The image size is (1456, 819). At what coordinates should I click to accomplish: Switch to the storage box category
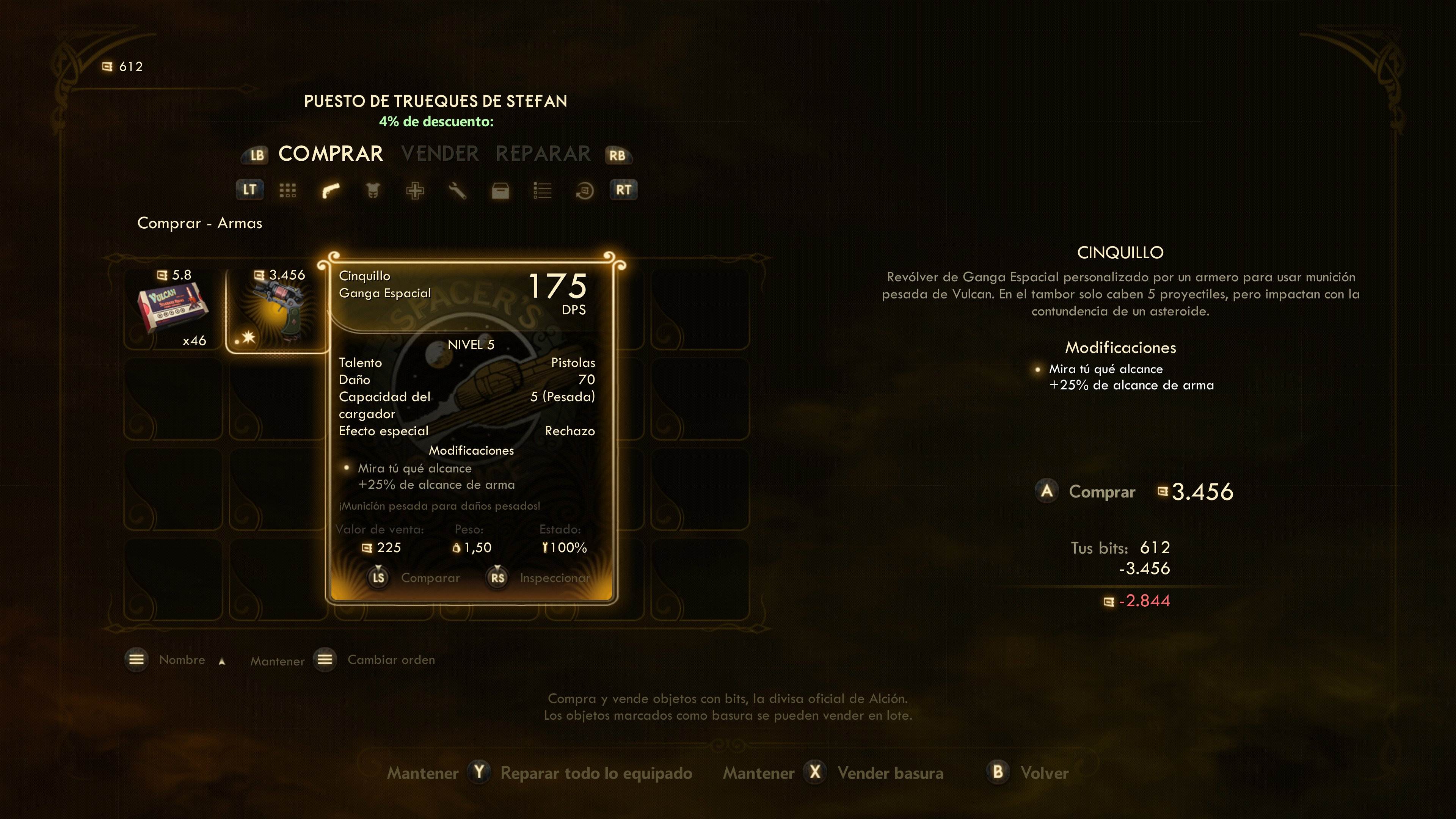point(500,190)
